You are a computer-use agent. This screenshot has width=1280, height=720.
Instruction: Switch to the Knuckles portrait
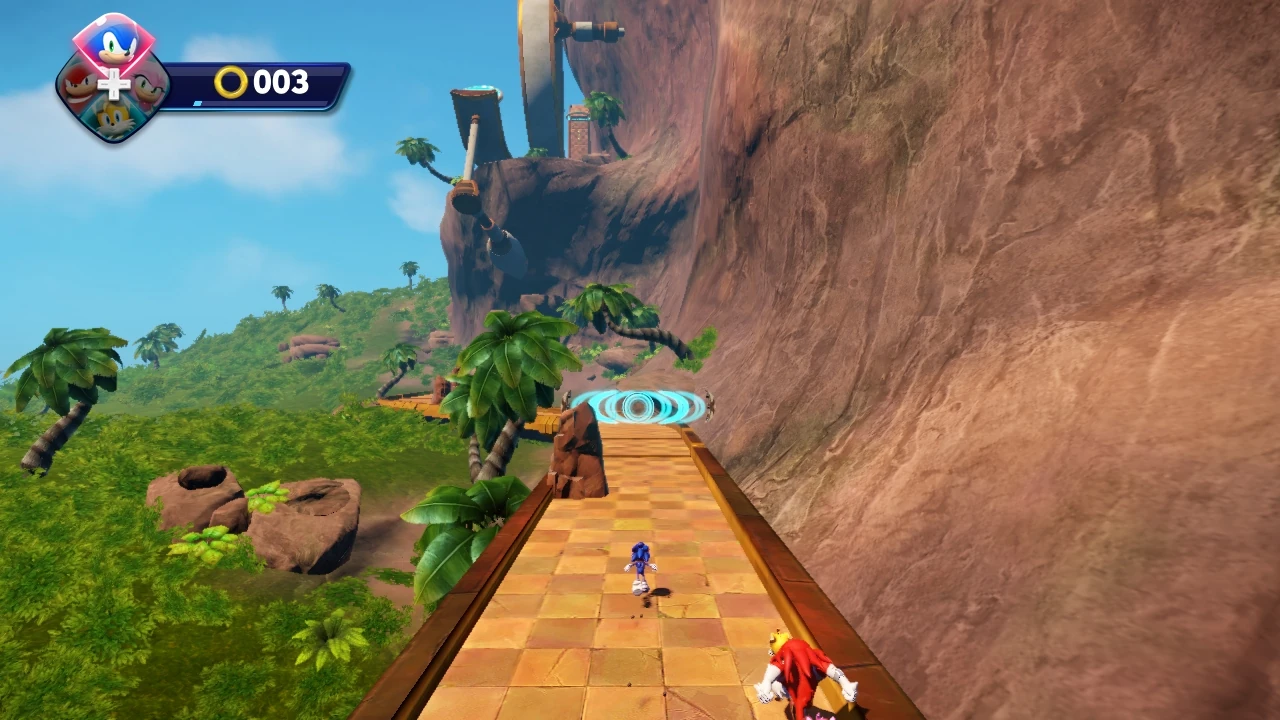(x=79, y=86)
